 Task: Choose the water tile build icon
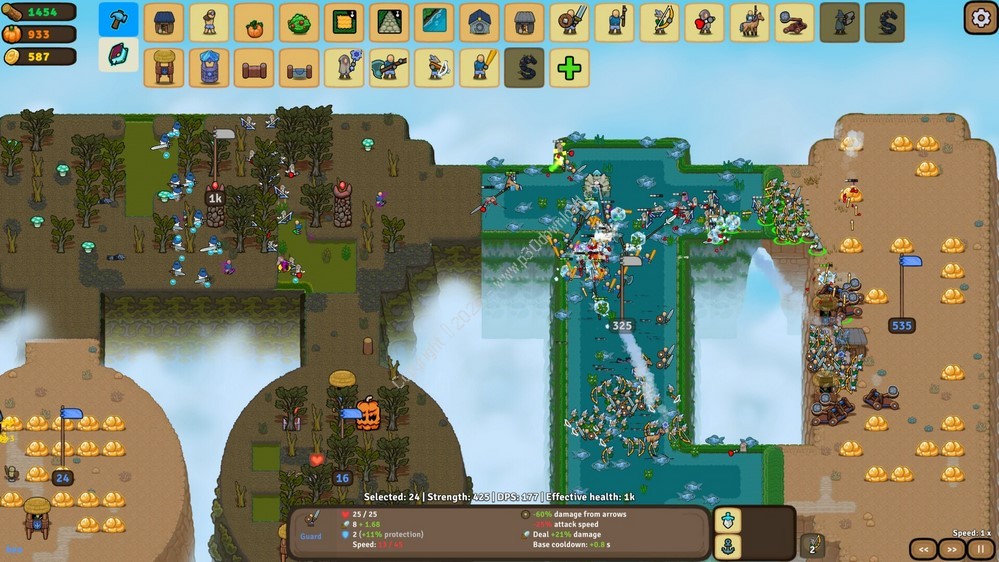pyautogui.click(x=434, y=22)
